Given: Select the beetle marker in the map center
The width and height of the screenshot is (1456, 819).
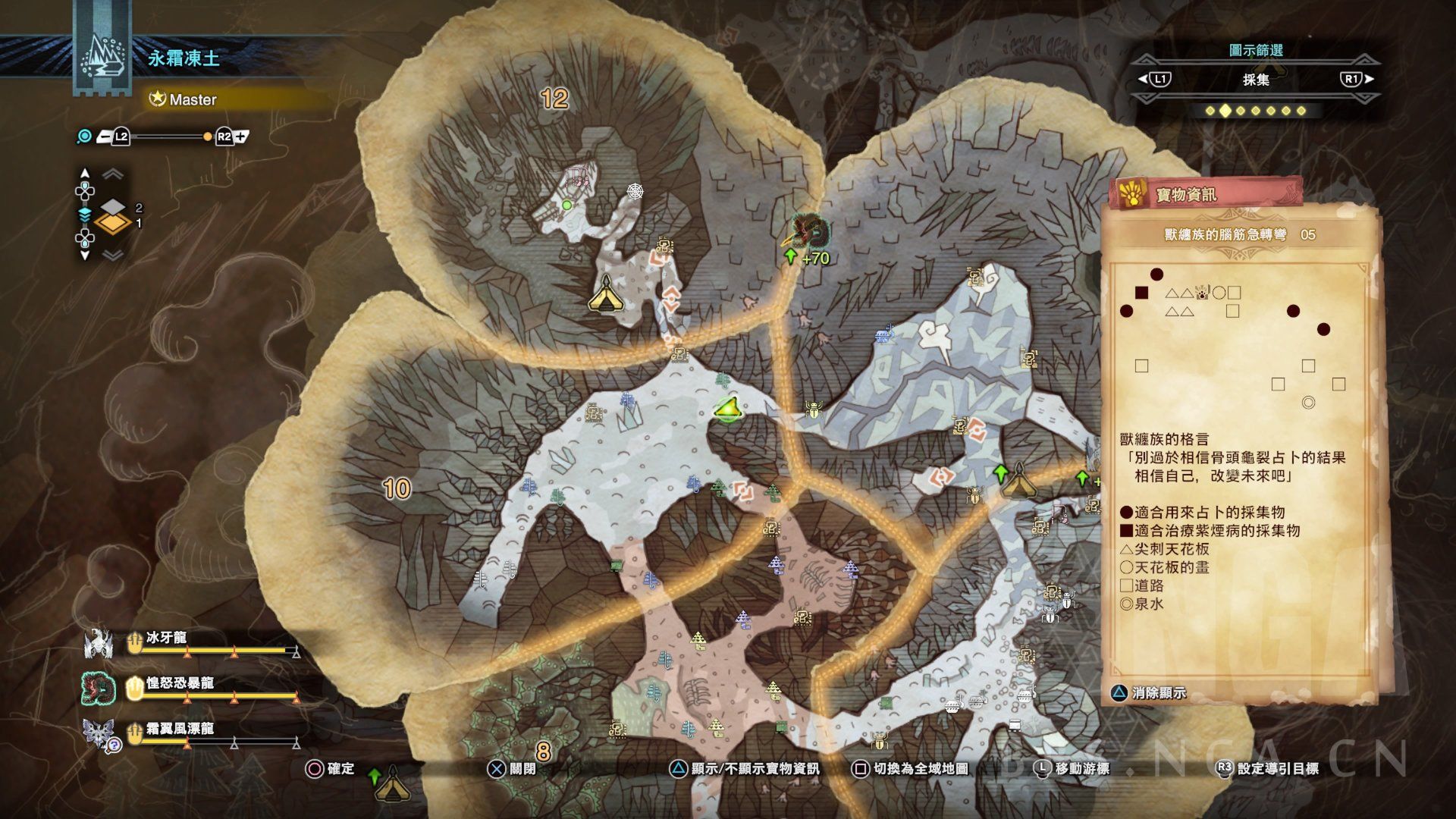Looking at the screenshot, I should [814, 410].
